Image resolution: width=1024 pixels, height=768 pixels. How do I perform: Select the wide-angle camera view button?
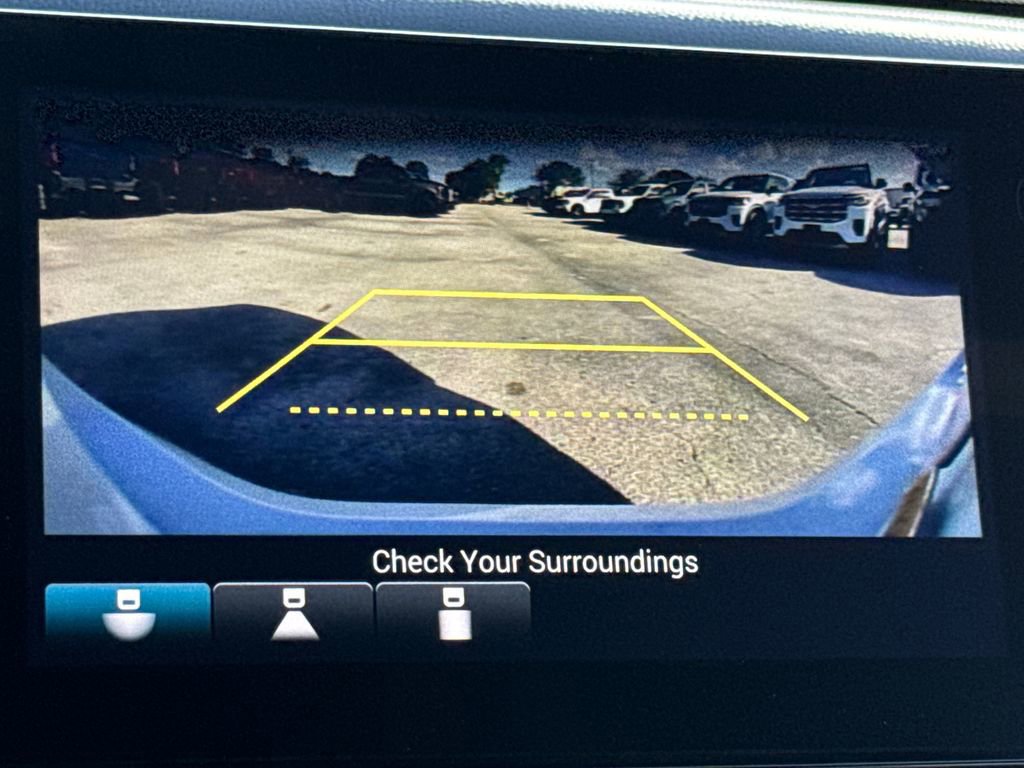(x=128, y=612)
